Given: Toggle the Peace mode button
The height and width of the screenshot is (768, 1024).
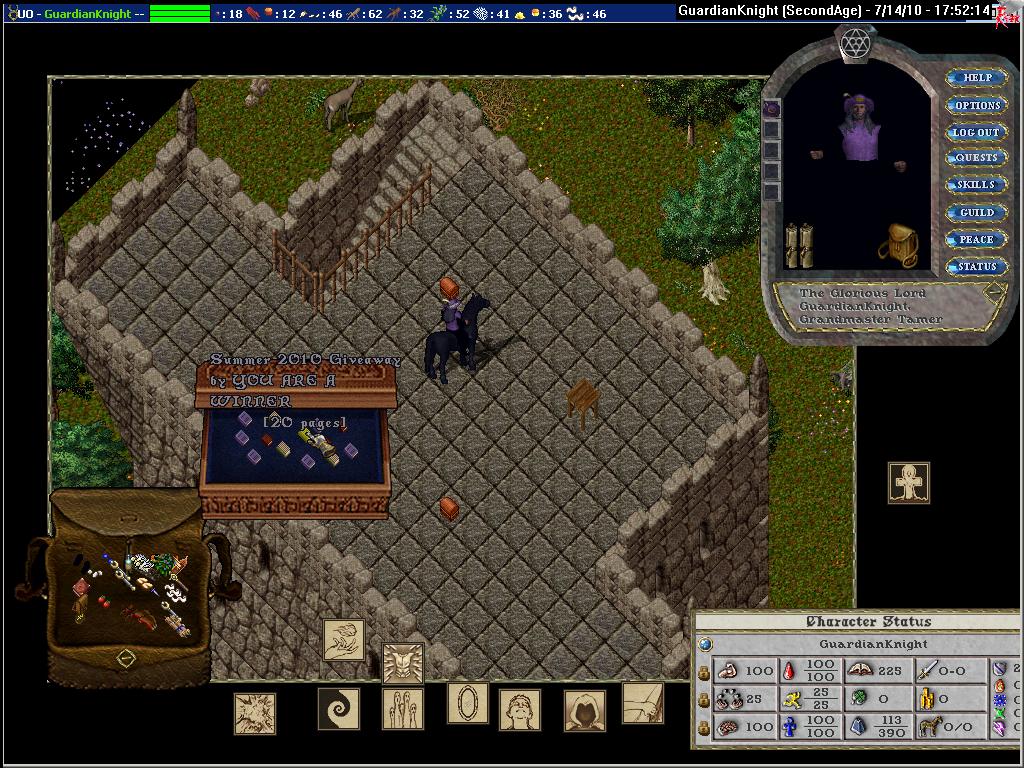Looking at the screenshot, I should (x=976, y=239).
